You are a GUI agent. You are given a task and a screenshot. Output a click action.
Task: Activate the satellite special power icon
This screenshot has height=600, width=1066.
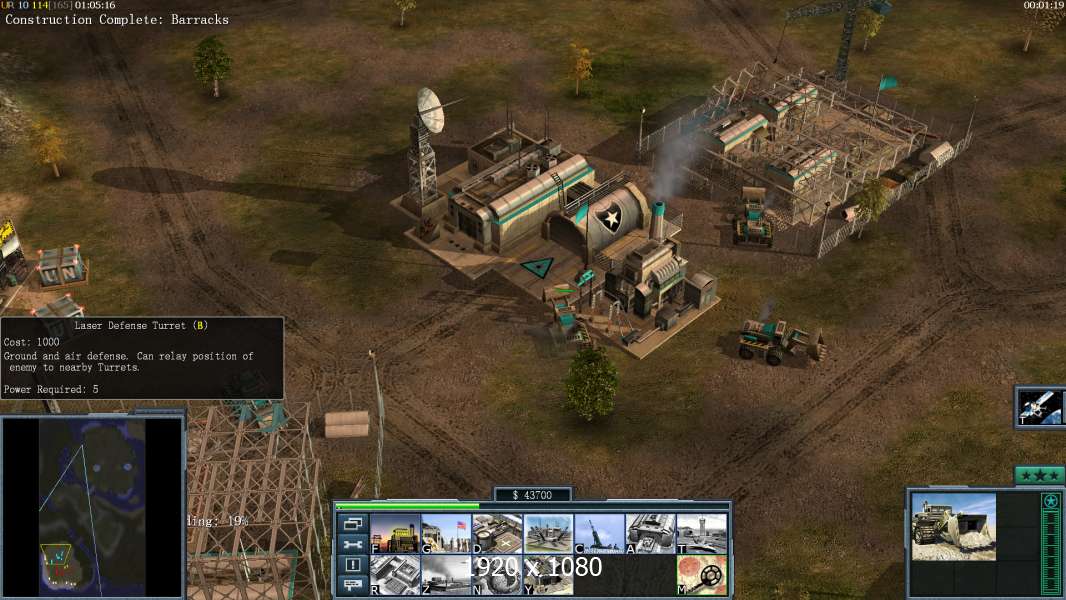(x=1040, y=406)
